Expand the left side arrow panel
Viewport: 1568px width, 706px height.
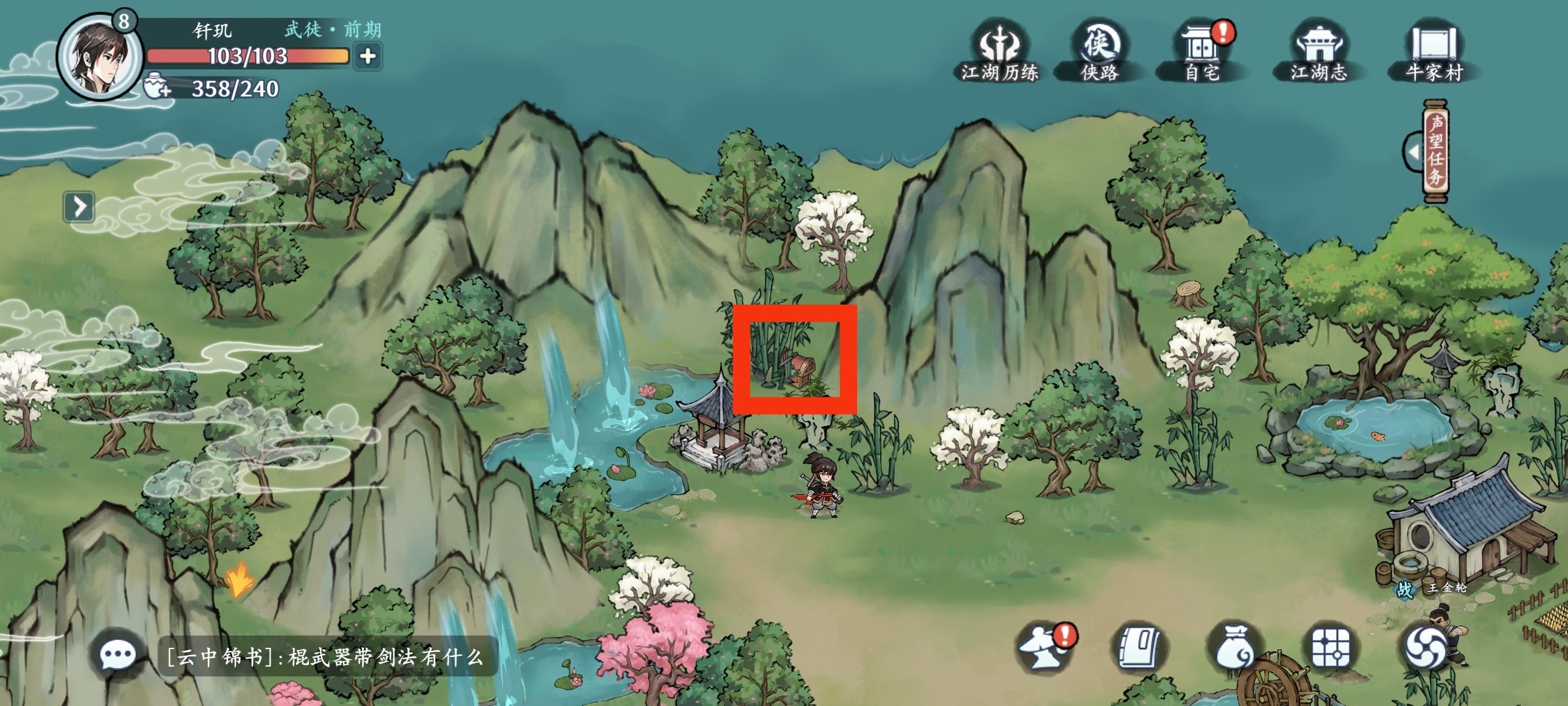click(x=79, y=207)
